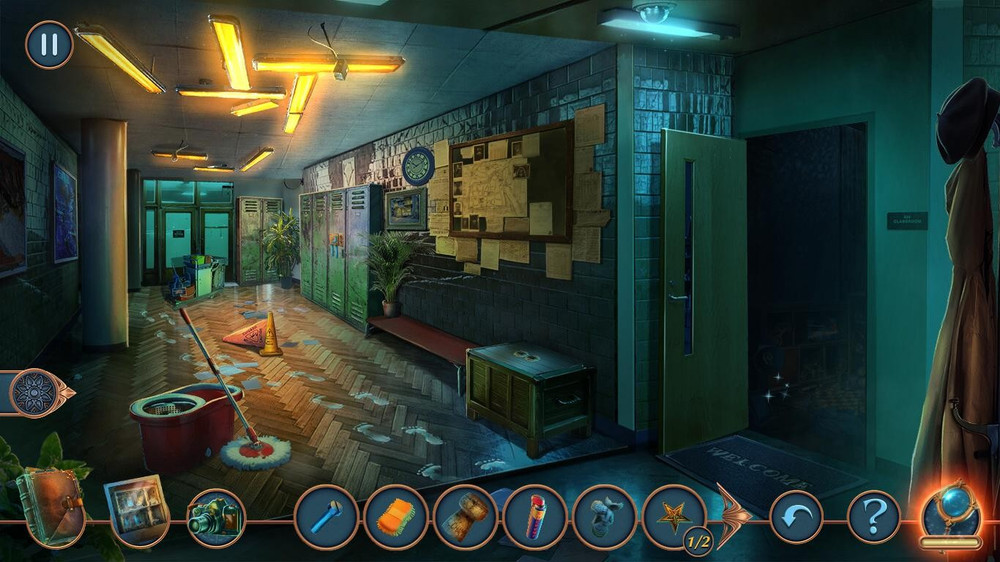
Task: Pick the orange cloth from inventory
Action: 396,517
